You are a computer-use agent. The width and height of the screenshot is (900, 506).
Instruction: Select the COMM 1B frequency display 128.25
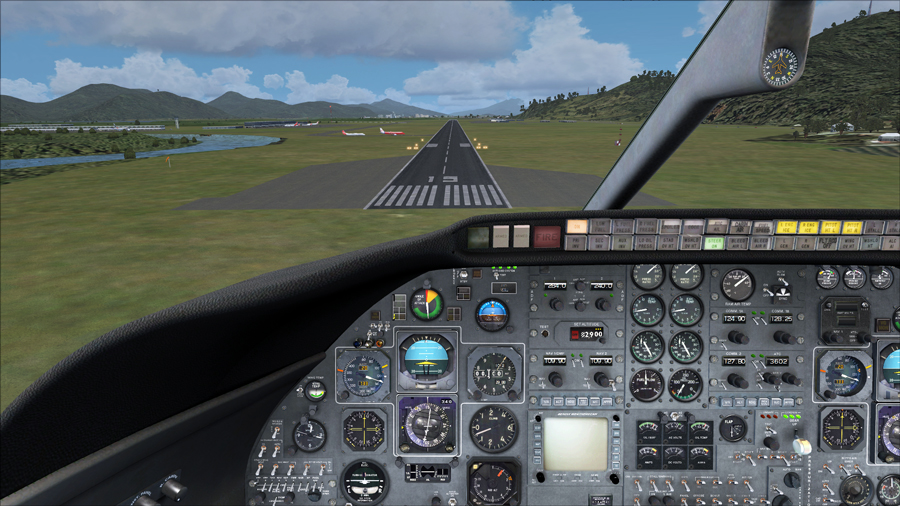point(781,318)
